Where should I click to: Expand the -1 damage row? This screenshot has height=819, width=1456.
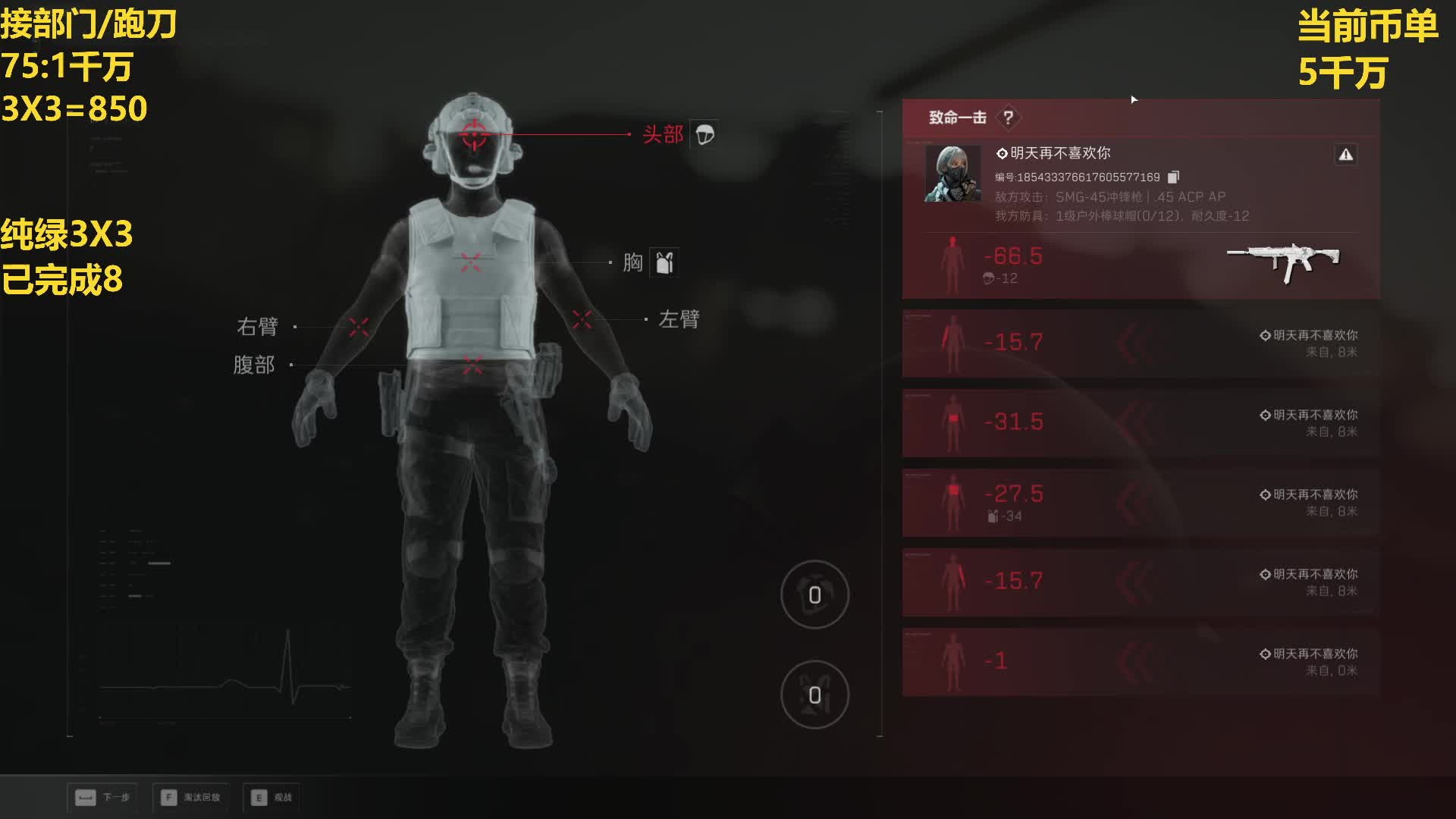coord(1140,662)
